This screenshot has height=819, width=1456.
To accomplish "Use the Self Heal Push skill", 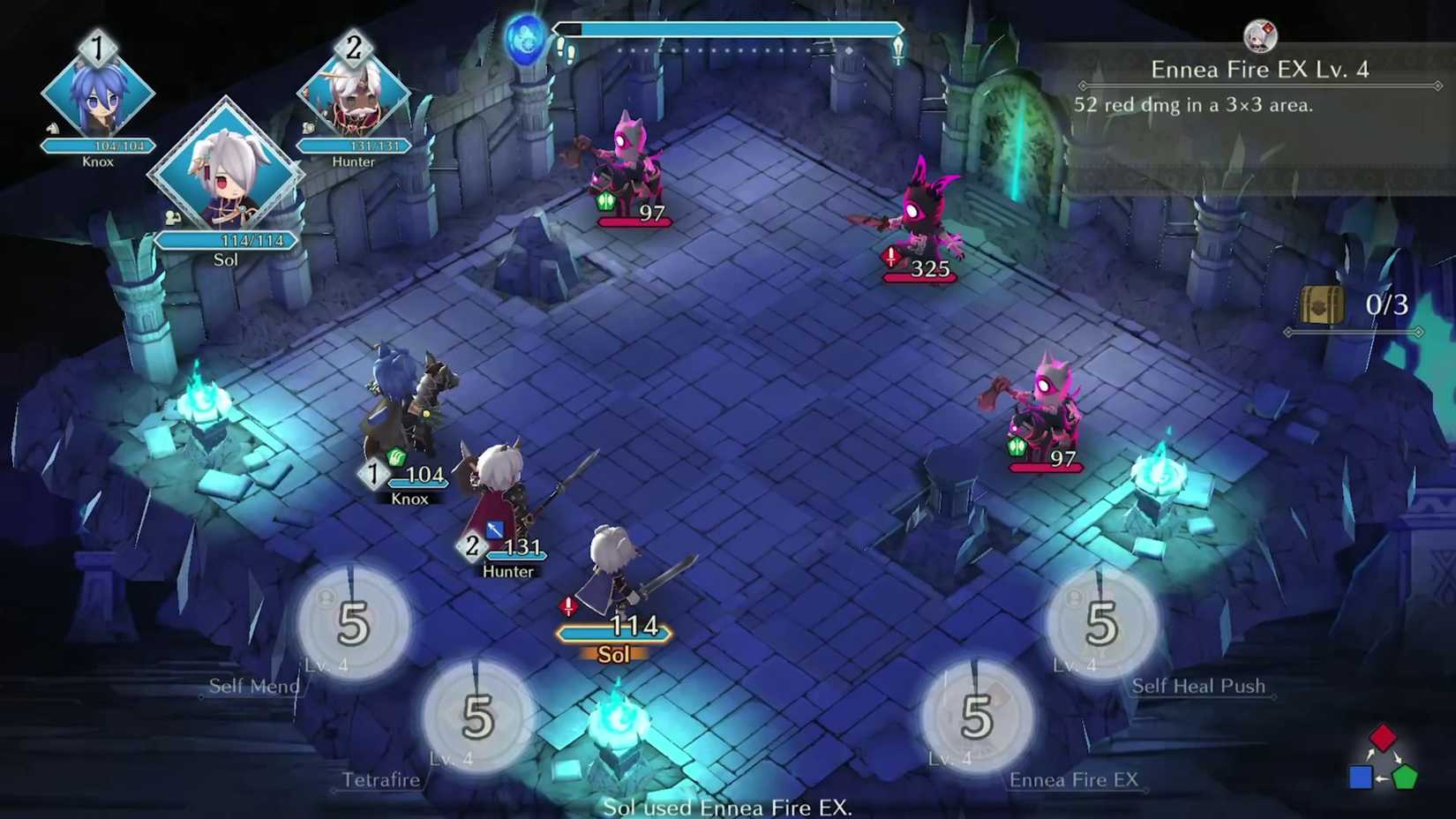I will point(1100,620).
